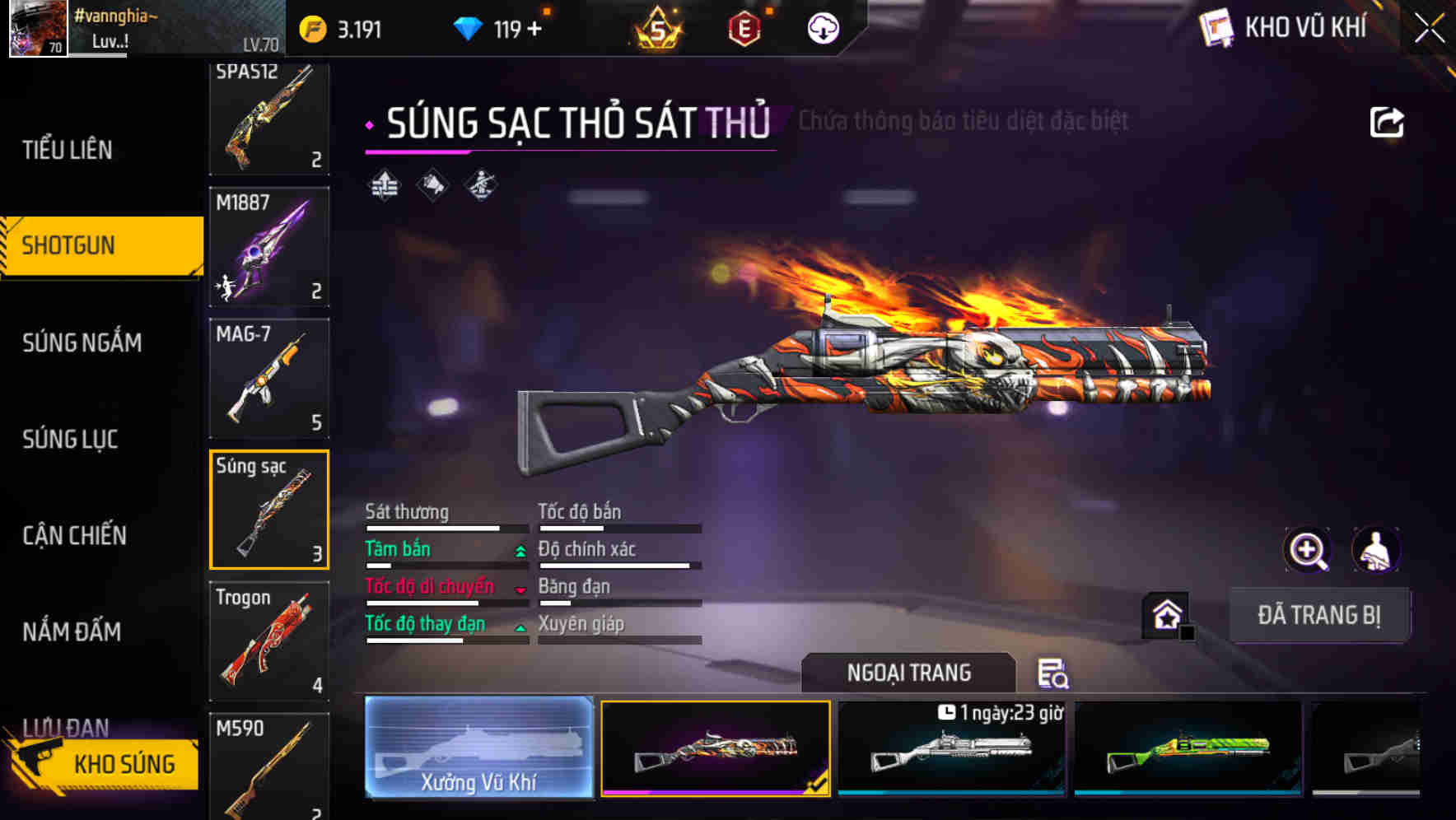Viewport: 1456px width, 820px height.
Task: Click the megaphone kill-announcement icon below weapon name
Action: [x=430, y=184]
